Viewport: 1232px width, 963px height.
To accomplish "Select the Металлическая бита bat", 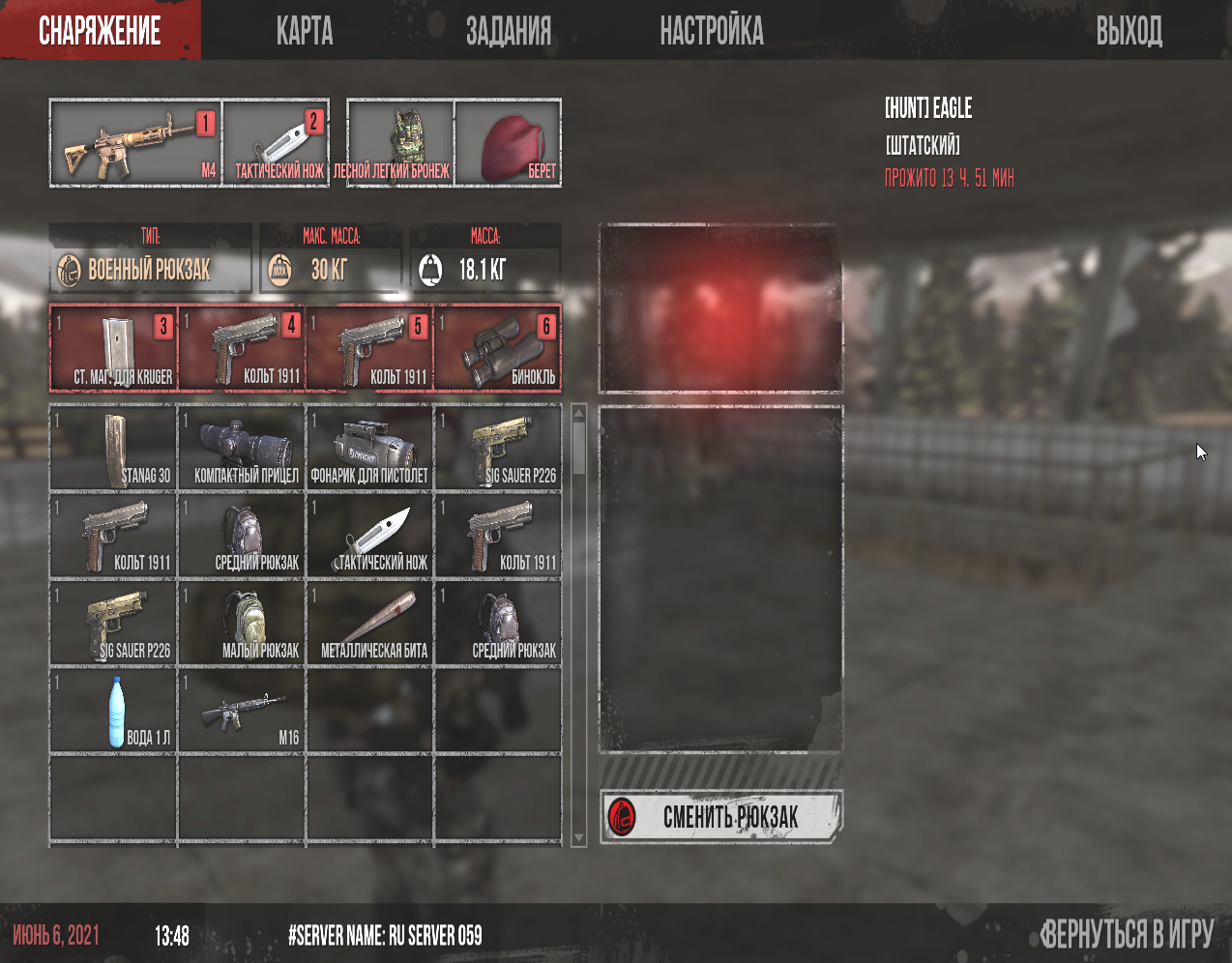I will (370, 624).
